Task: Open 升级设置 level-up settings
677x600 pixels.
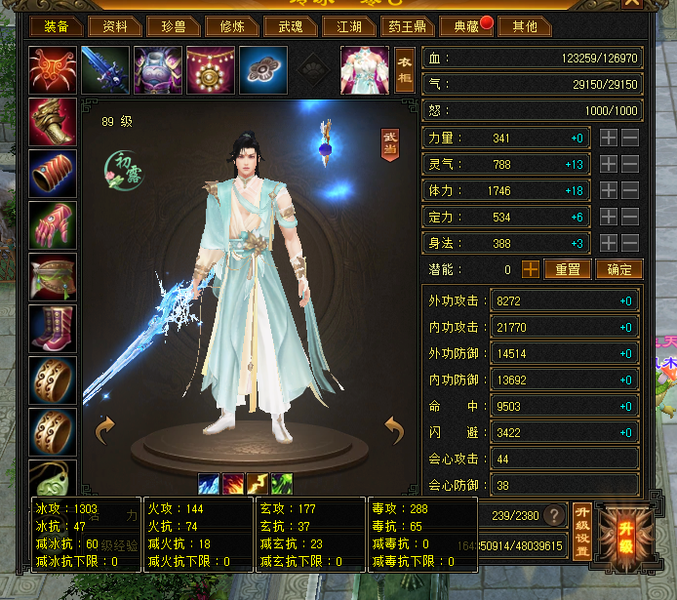Action: [581, 528]
